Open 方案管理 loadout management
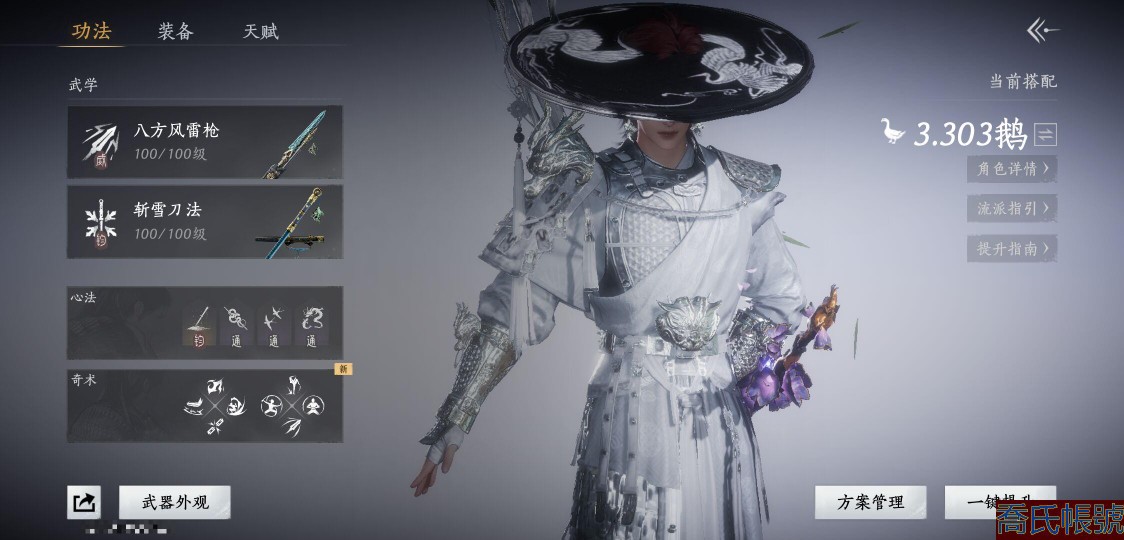This screenshot has width=1124, height=540. tap(870, 502)
